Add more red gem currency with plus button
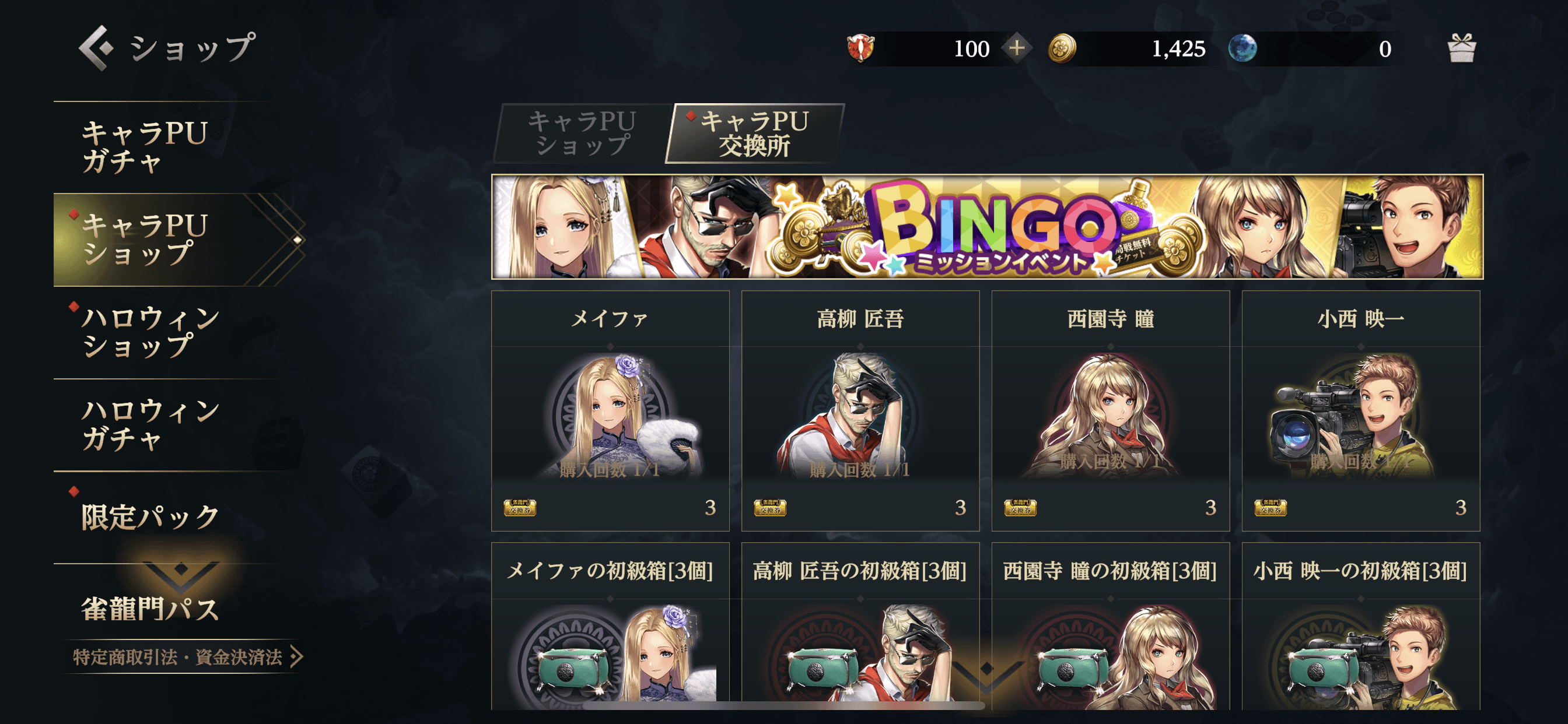 (1017, 48)
